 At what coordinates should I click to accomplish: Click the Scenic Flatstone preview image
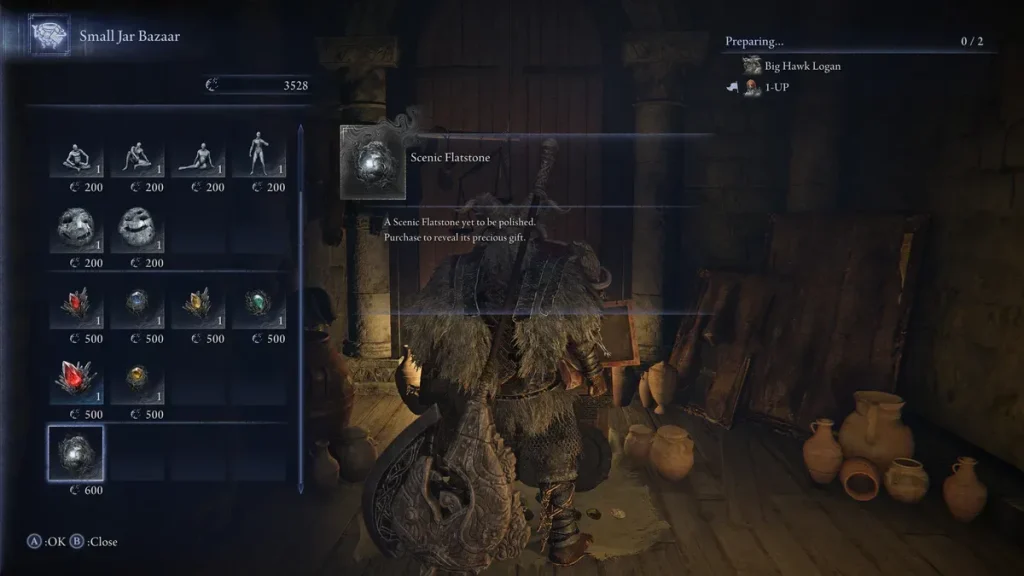[373, 162]
